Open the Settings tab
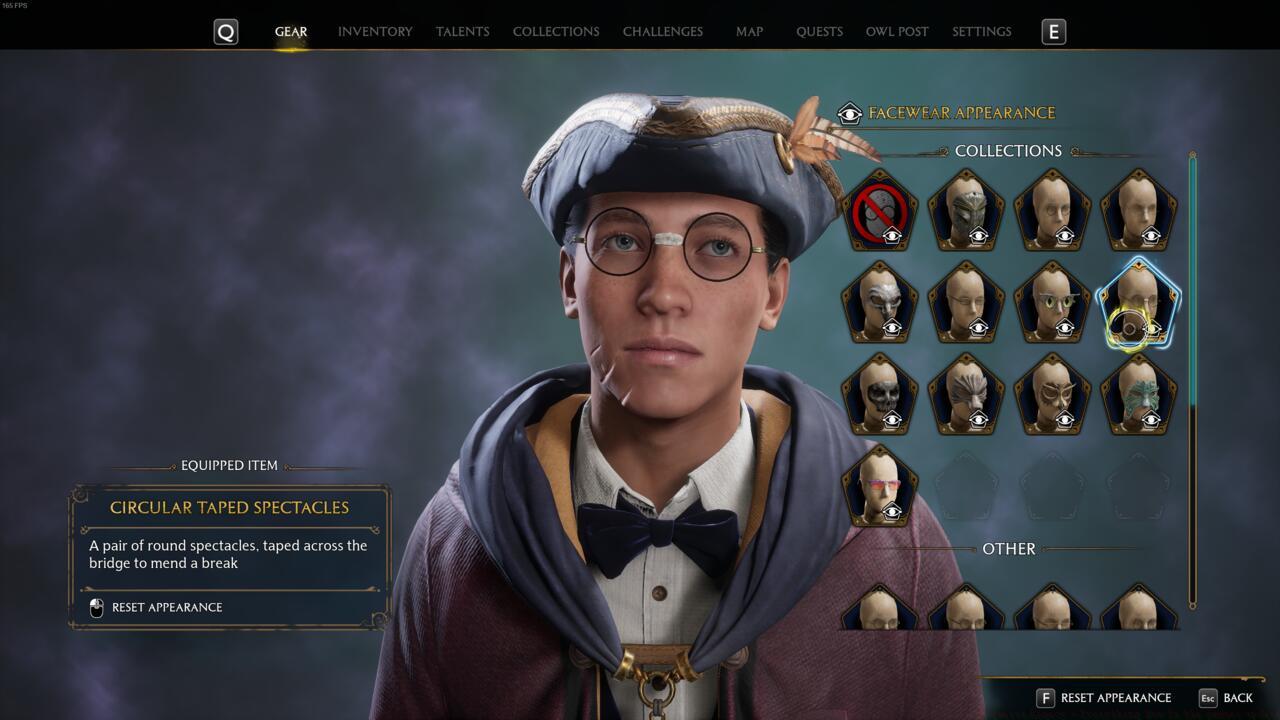 (981, 32)
